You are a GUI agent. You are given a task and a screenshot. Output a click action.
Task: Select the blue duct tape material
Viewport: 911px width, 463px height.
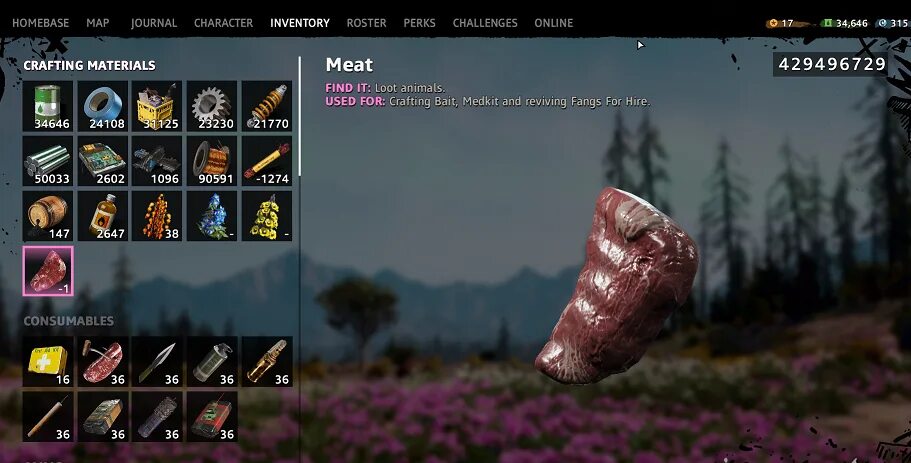103,106
